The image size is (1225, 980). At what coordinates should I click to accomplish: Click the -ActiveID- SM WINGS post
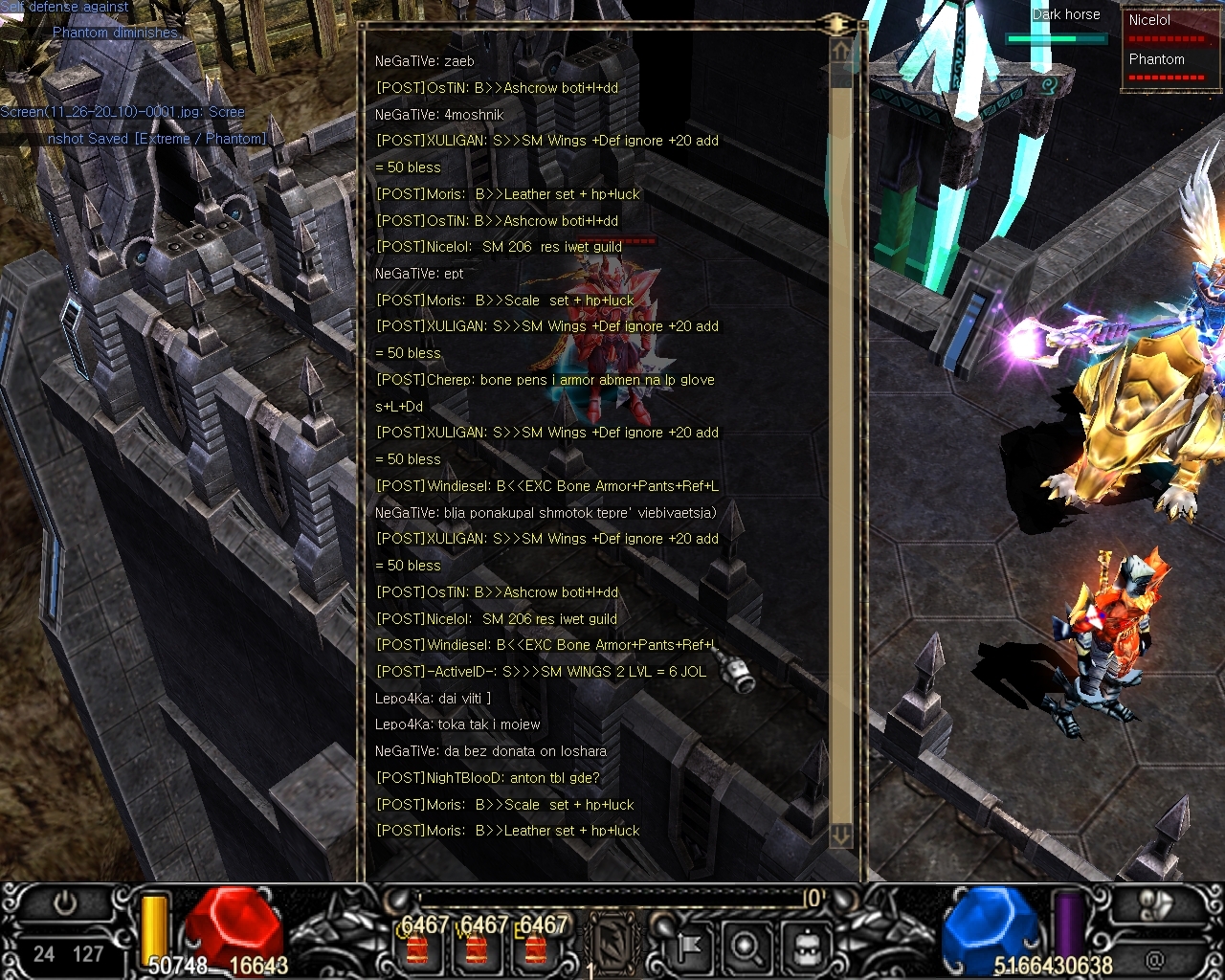coord(542,672)
